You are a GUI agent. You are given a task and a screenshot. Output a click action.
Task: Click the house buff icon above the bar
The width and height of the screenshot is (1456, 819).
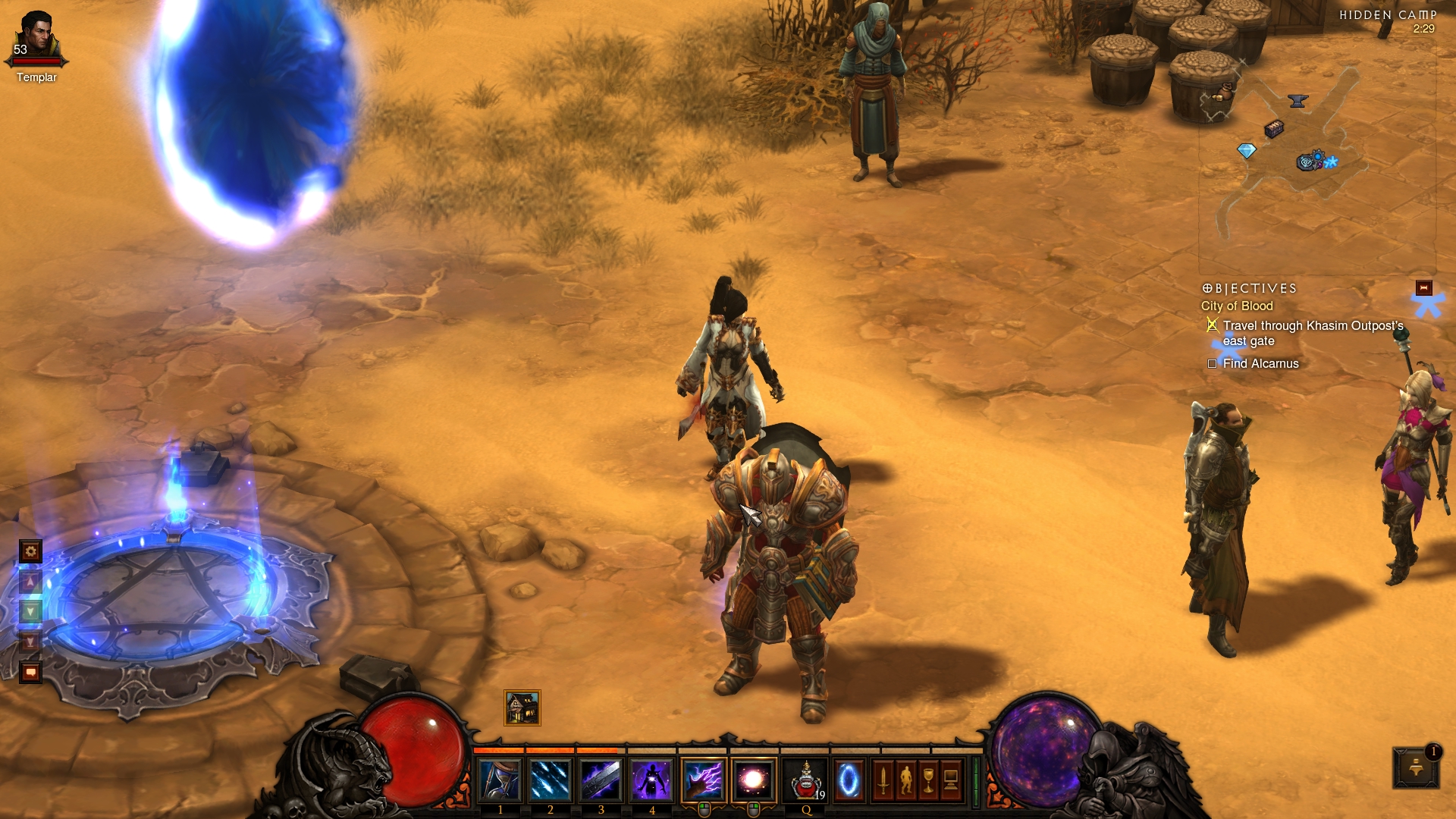point(522,708)
